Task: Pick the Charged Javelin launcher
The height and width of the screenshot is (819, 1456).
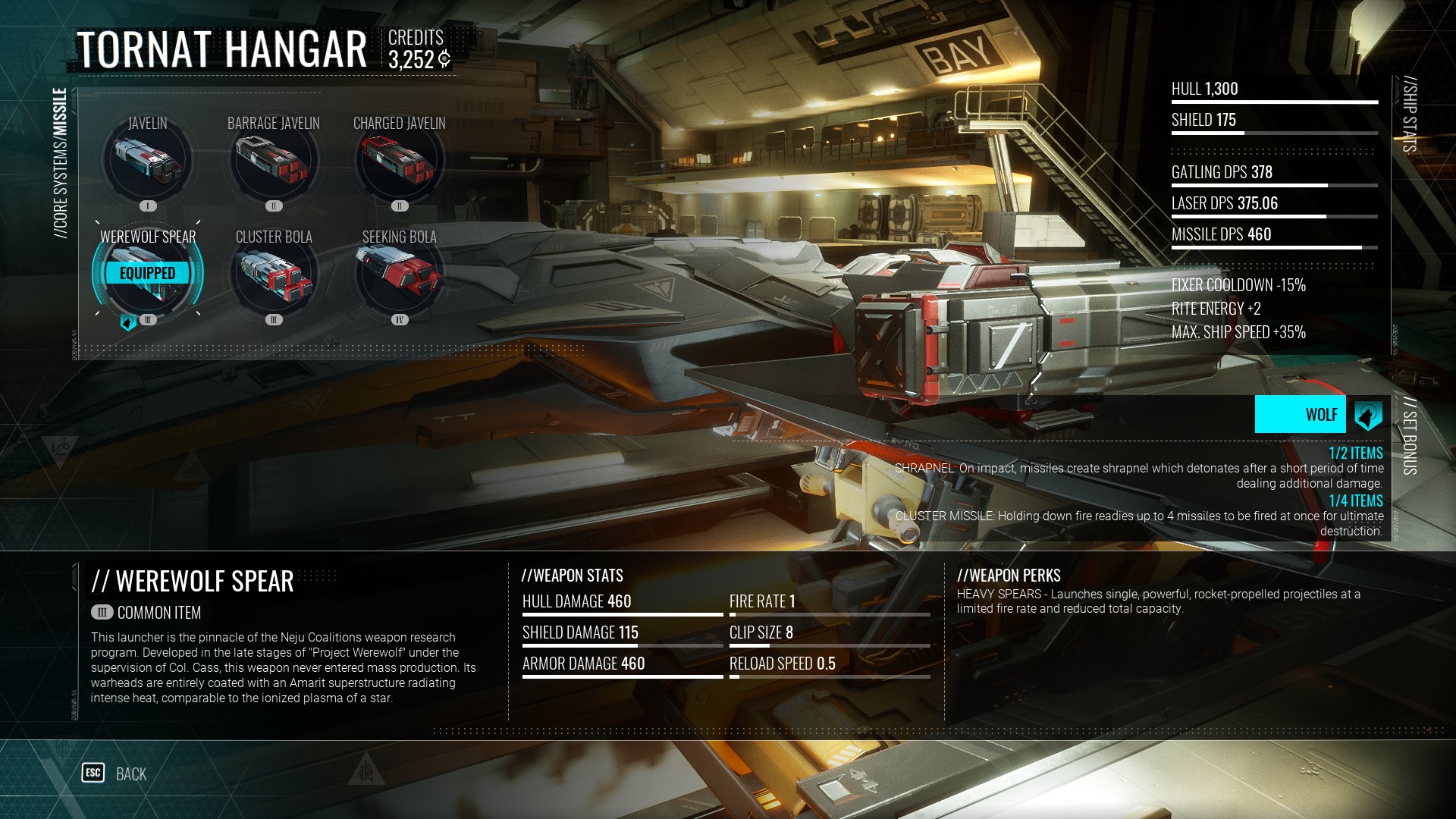Action: [x=400, y=161]
